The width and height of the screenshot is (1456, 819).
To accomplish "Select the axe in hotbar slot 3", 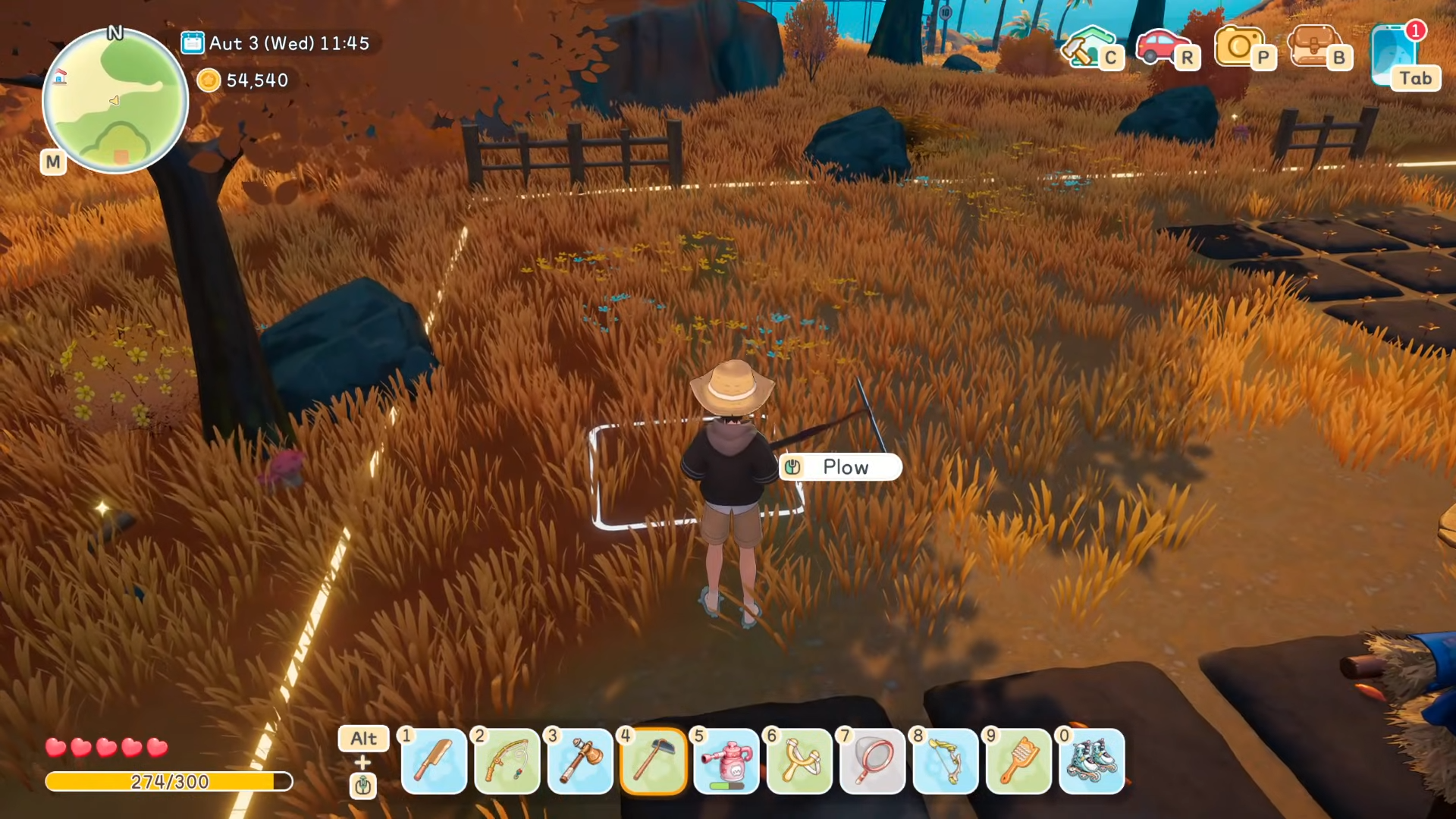I will 580,761.
